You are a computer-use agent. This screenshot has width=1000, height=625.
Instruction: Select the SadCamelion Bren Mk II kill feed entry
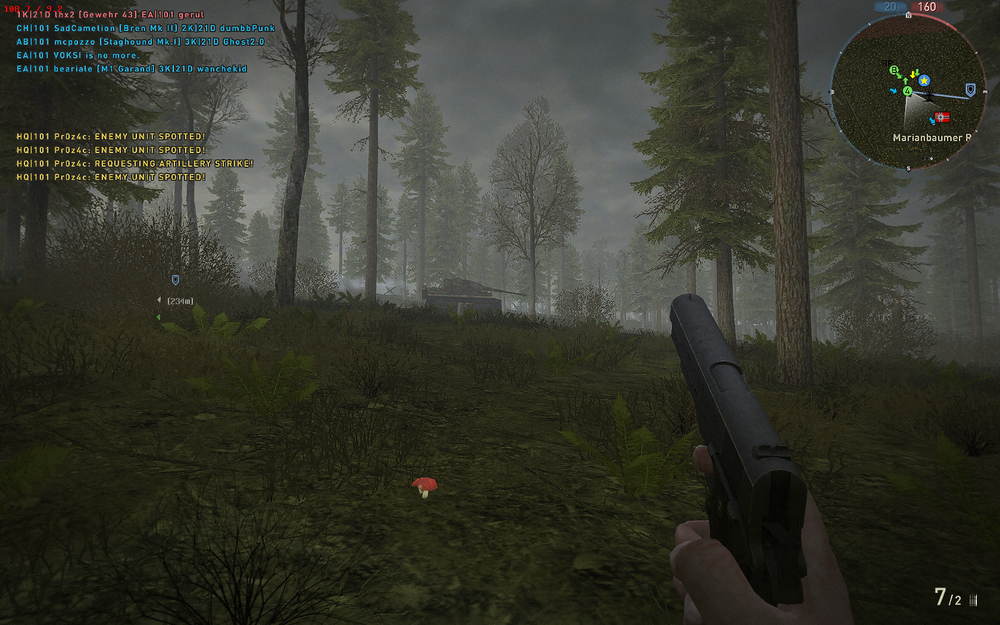146,29
